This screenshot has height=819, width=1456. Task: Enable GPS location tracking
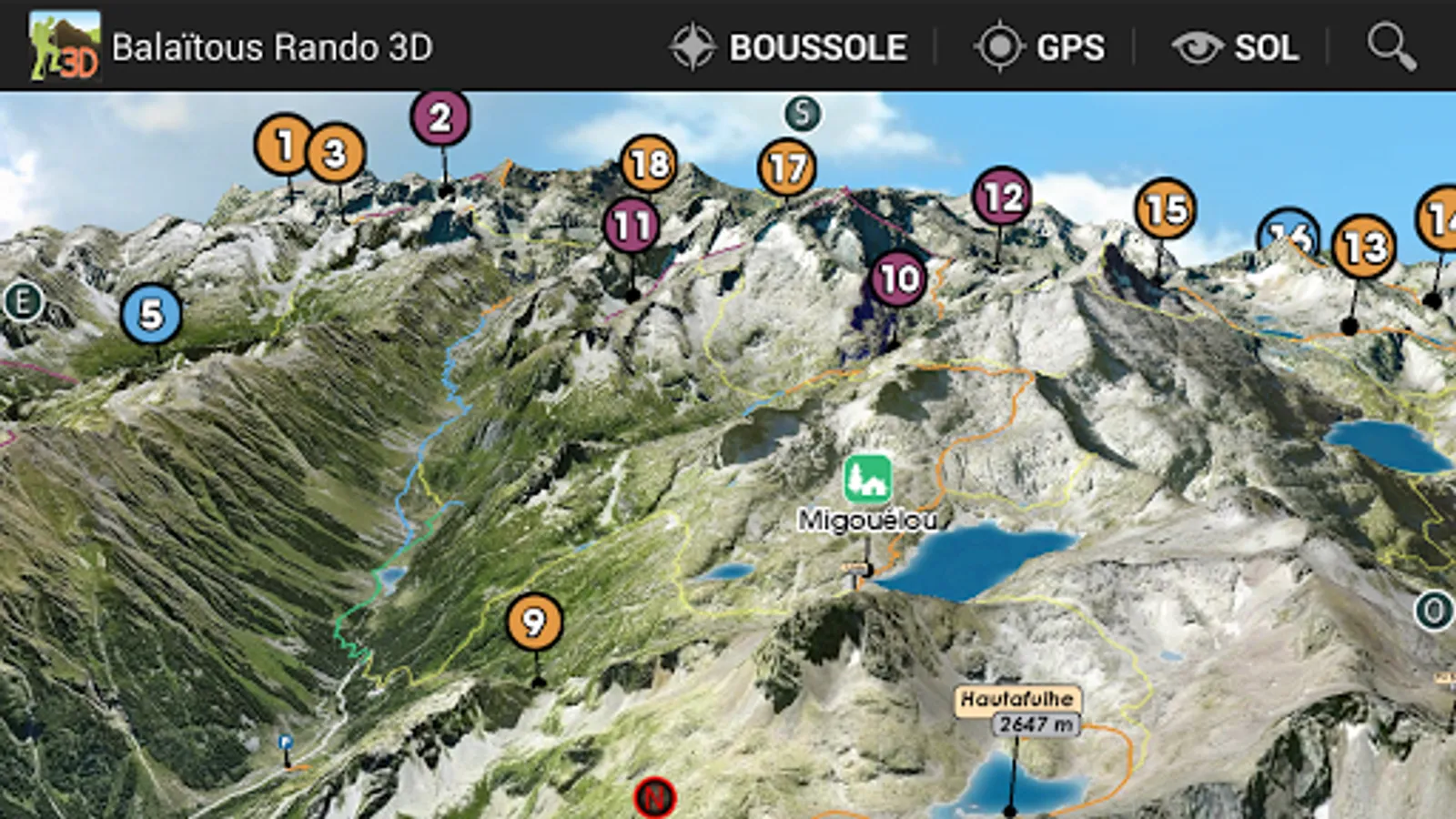click(x=1040, y=47)
